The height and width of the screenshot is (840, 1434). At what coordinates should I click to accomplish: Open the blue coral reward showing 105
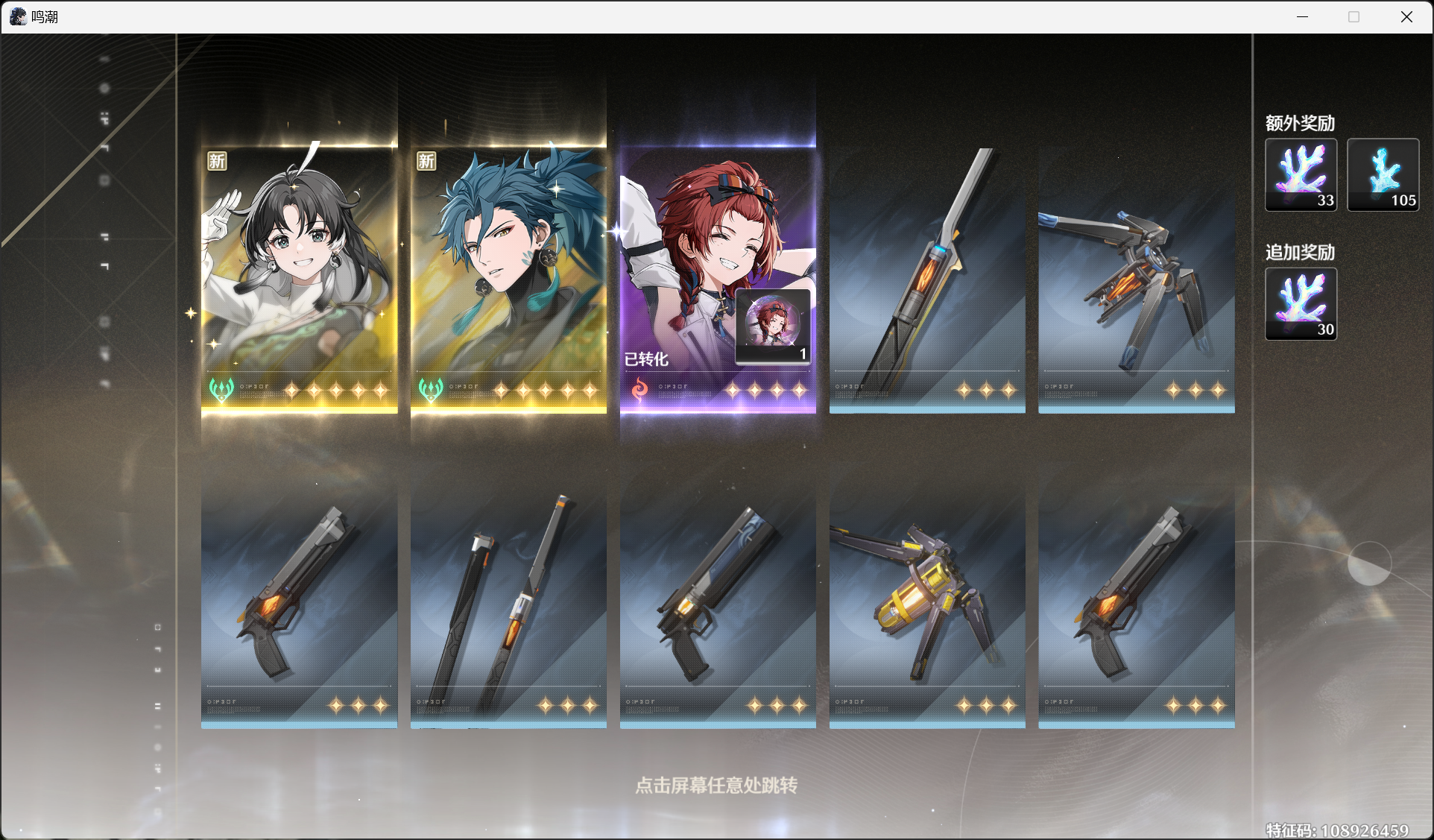click(1383, 175)
